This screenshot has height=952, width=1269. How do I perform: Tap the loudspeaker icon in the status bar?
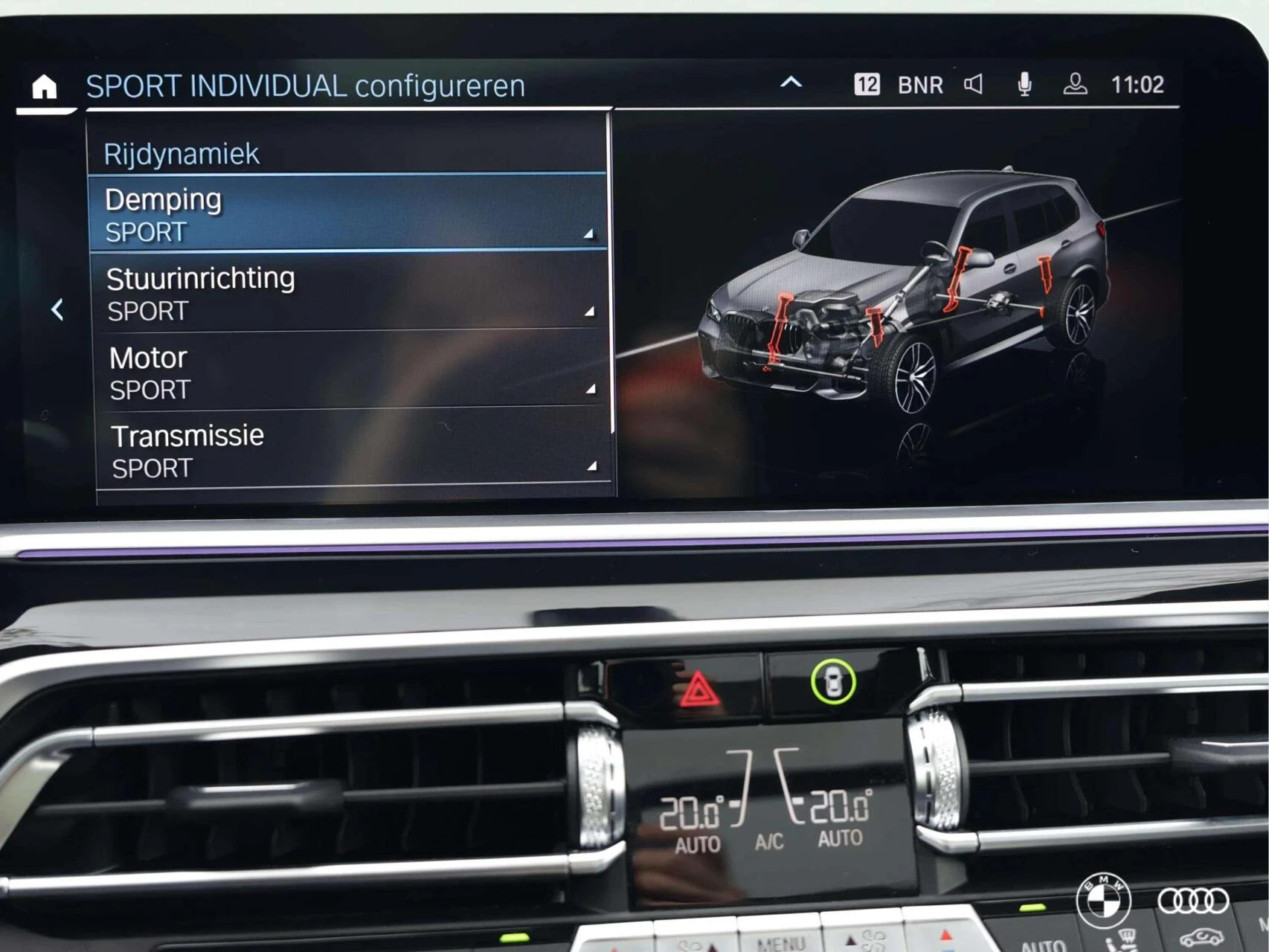[972, 84]
